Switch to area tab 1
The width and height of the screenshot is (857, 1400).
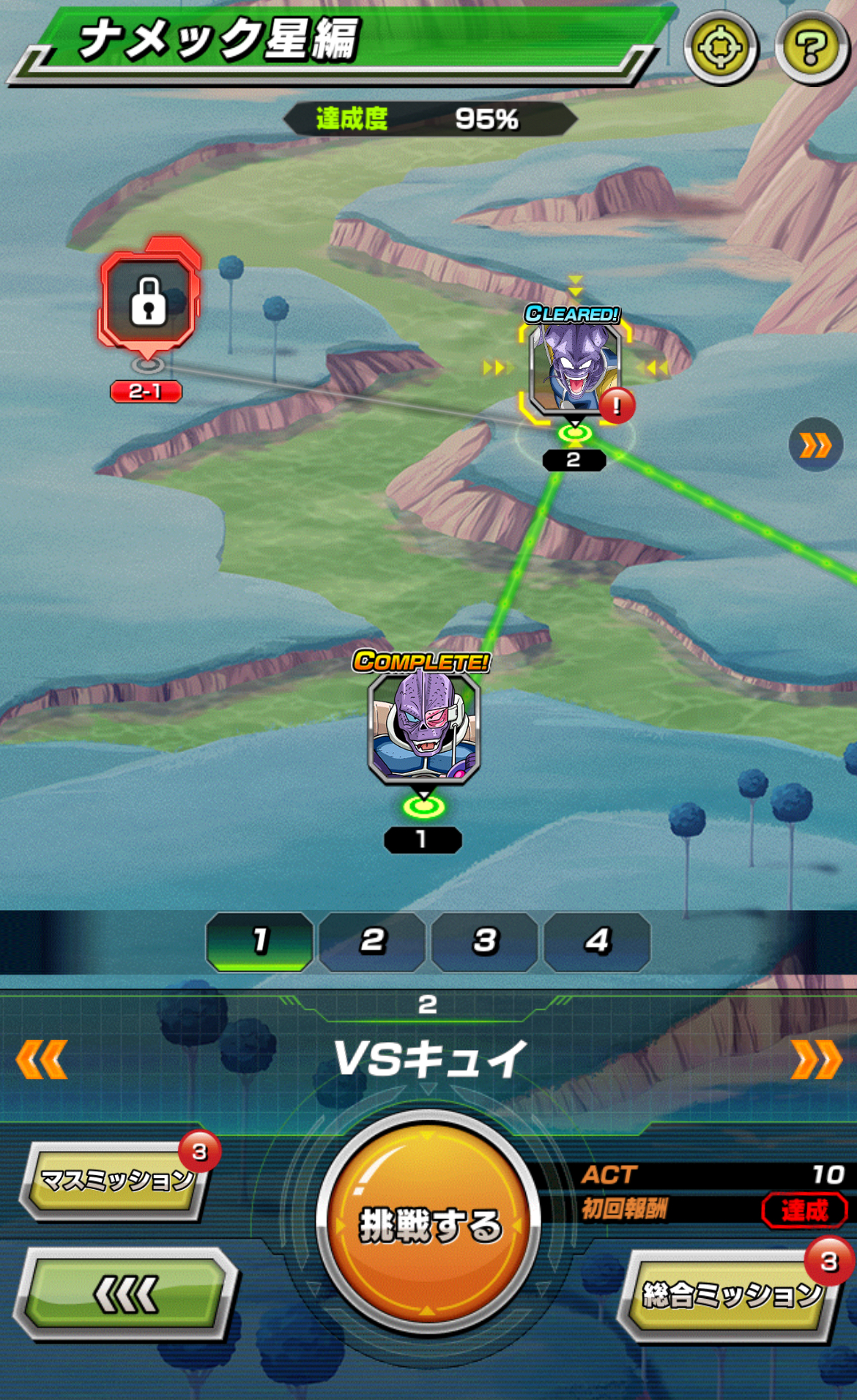click(260, 941)
